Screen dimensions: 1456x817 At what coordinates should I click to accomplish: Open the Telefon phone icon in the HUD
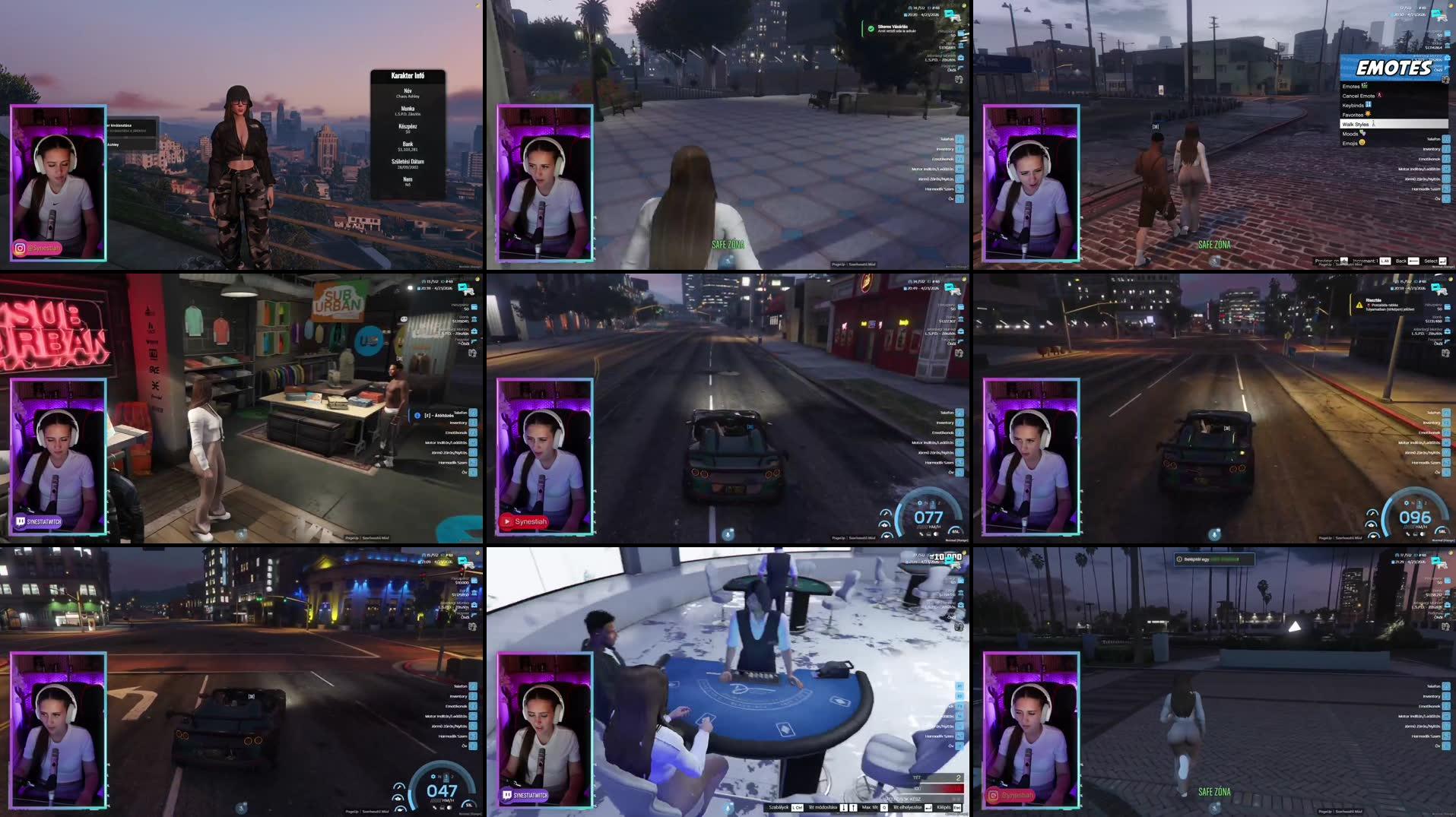tap(960, 413)
